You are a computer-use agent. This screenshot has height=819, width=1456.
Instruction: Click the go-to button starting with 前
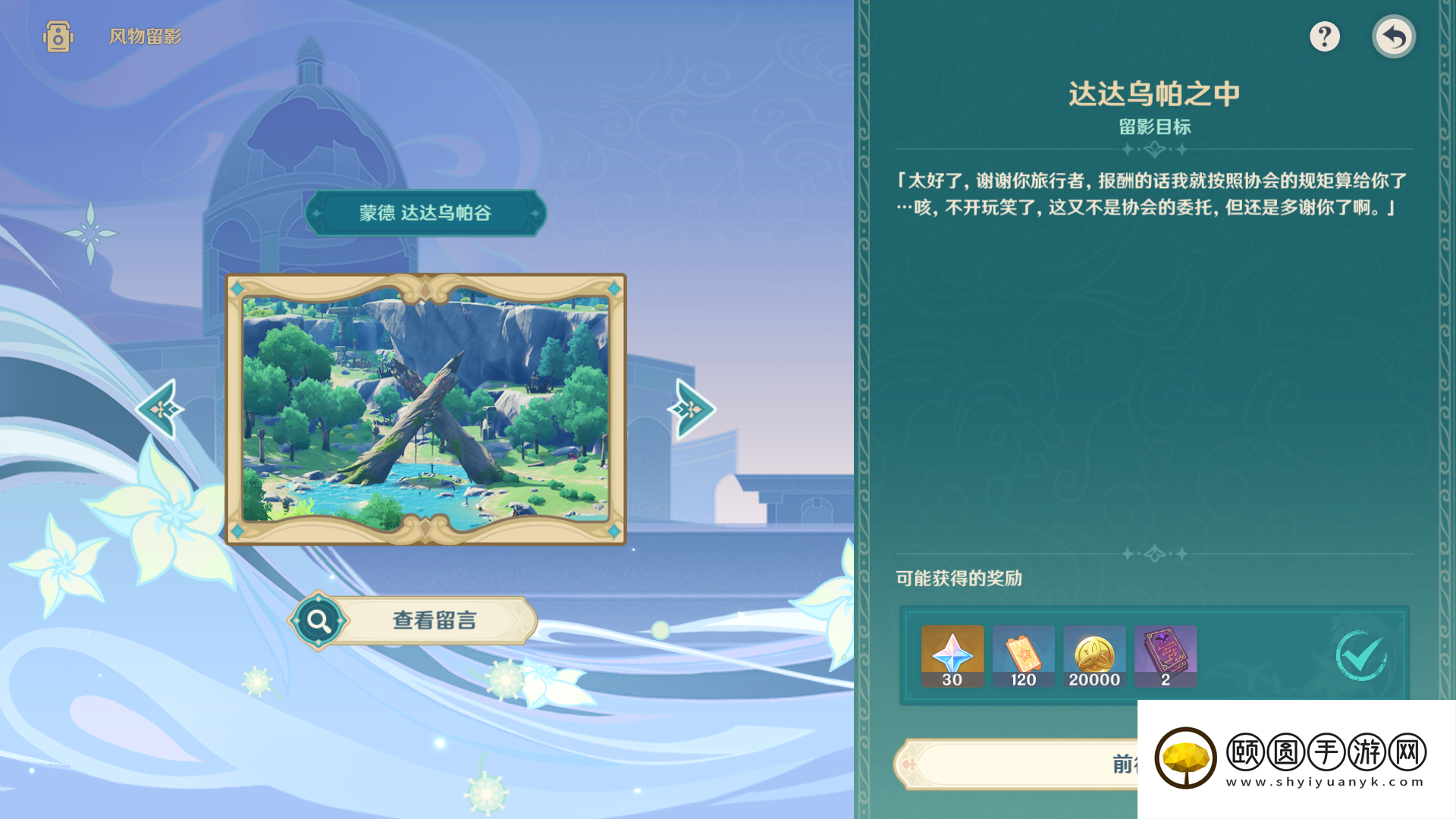(x=1016, y=764)
